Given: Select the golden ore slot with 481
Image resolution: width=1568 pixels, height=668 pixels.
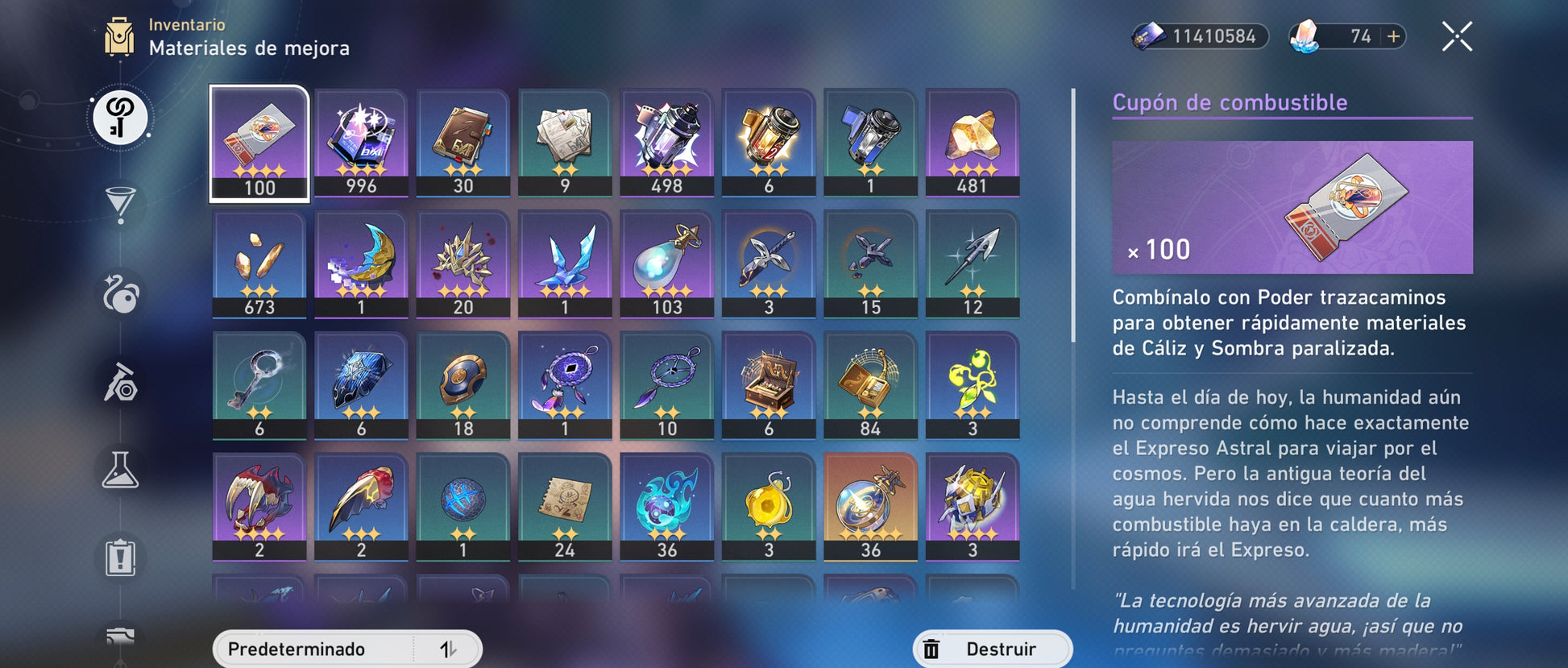Looking at the screenshot, I should pyautogui.click(x=972, y=143).
